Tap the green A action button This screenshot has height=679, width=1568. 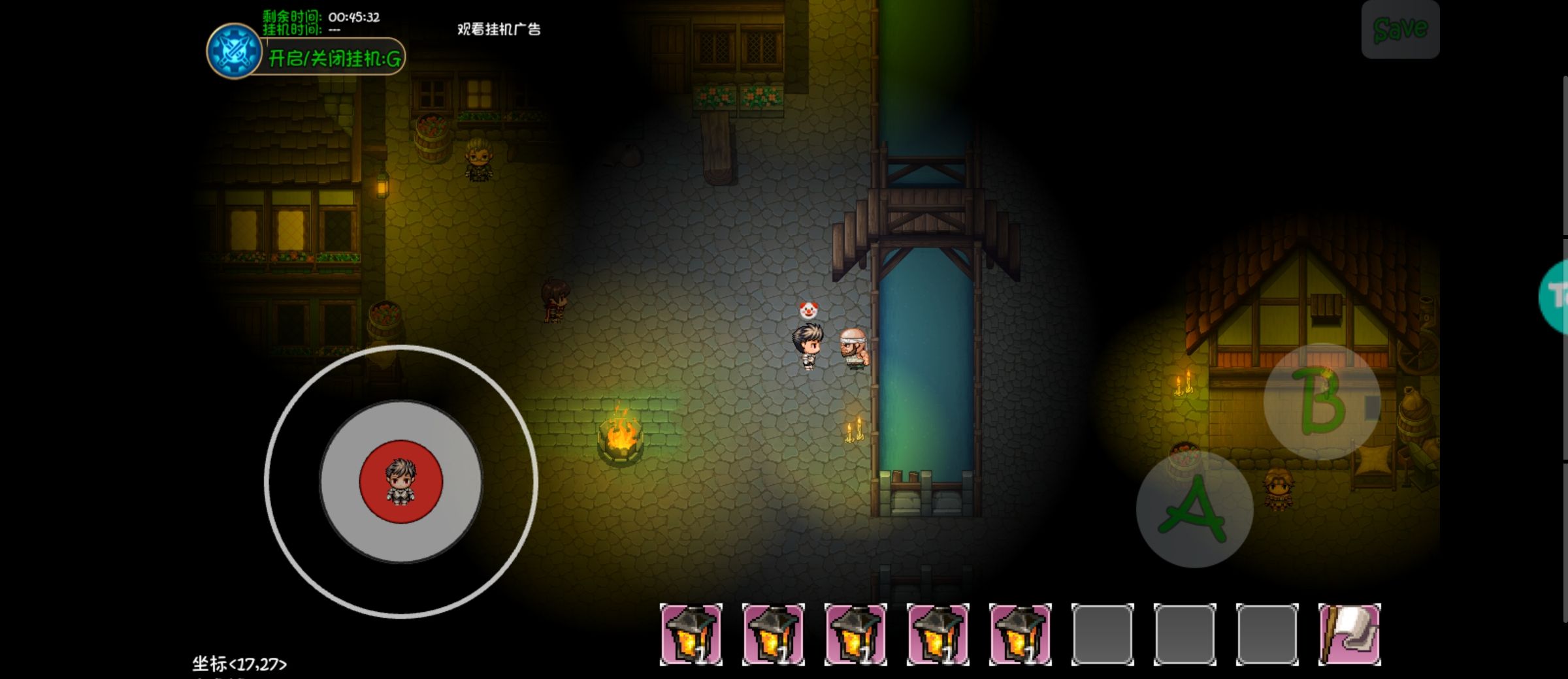[1194, 509]
